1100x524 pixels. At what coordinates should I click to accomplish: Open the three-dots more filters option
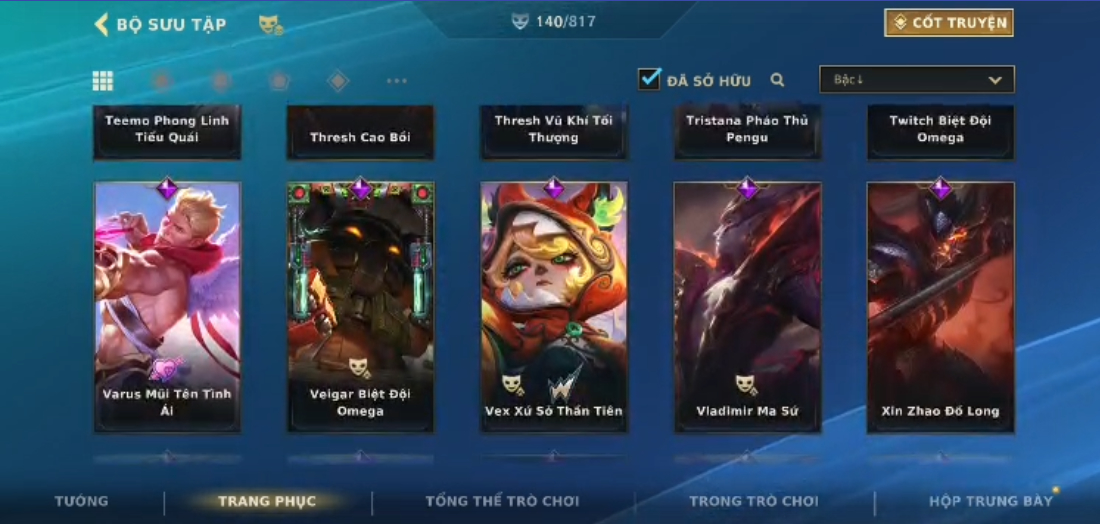coord(396,81)
